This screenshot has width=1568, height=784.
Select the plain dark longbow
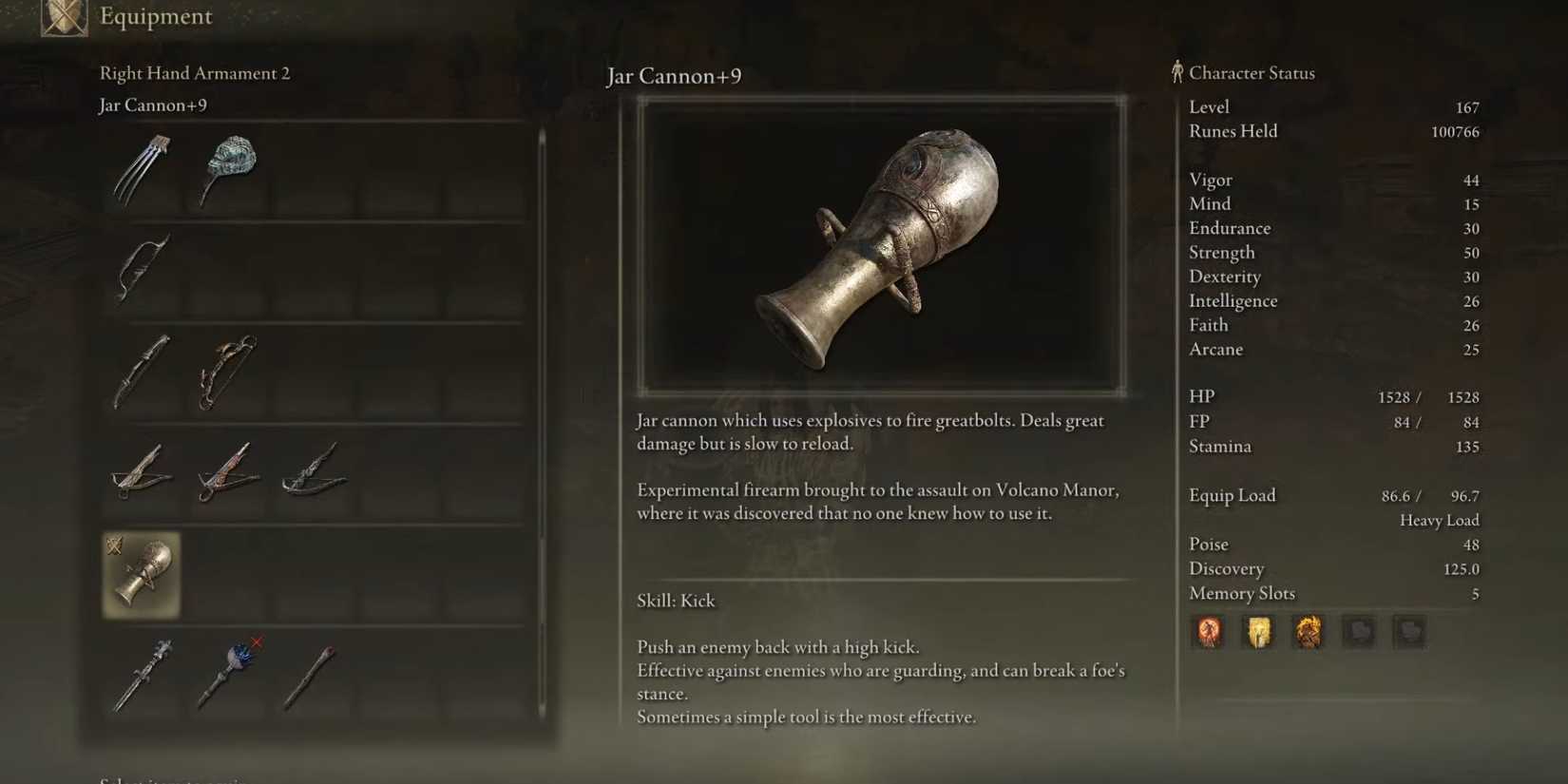point(142,371)
